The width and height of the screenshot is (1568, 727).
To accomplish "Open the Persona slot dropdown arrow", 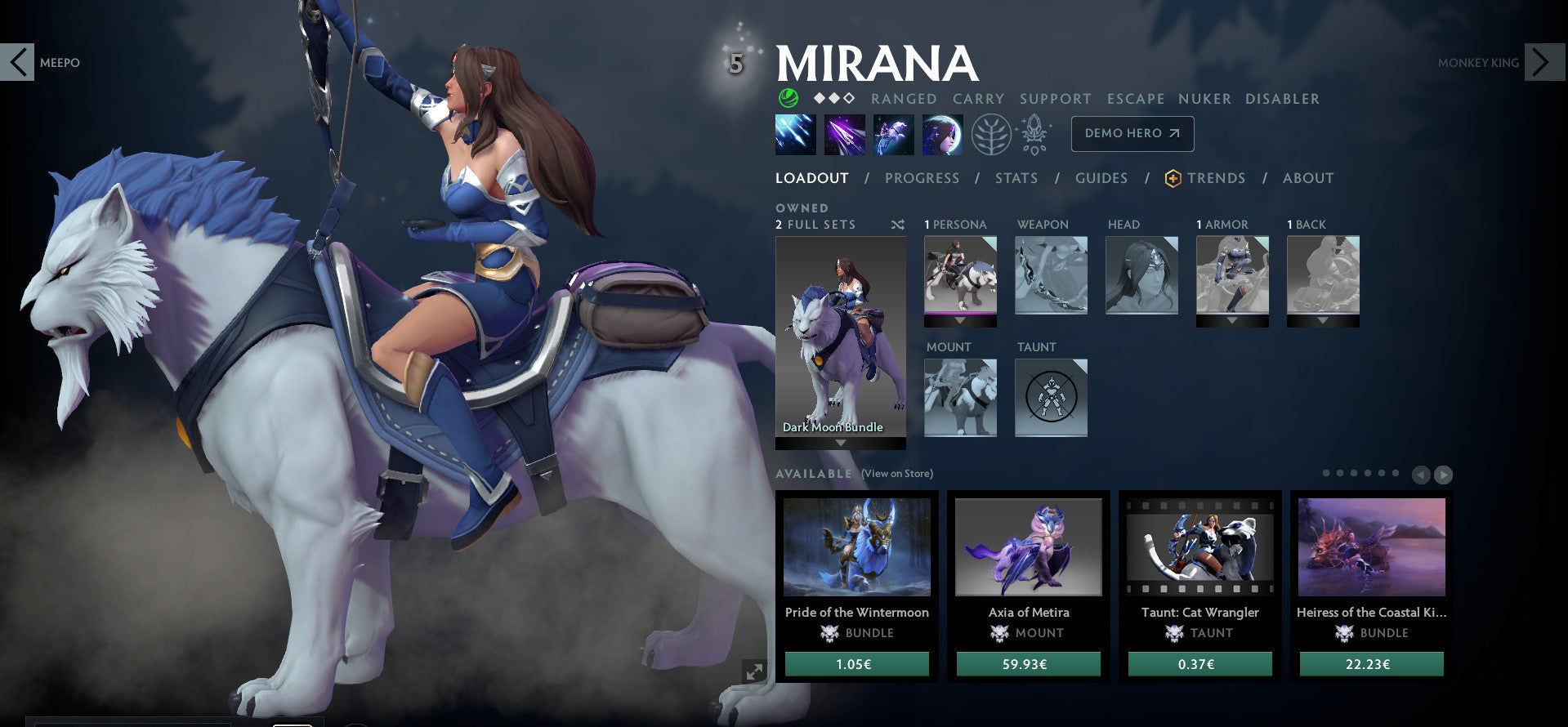I will pos(960,321).
